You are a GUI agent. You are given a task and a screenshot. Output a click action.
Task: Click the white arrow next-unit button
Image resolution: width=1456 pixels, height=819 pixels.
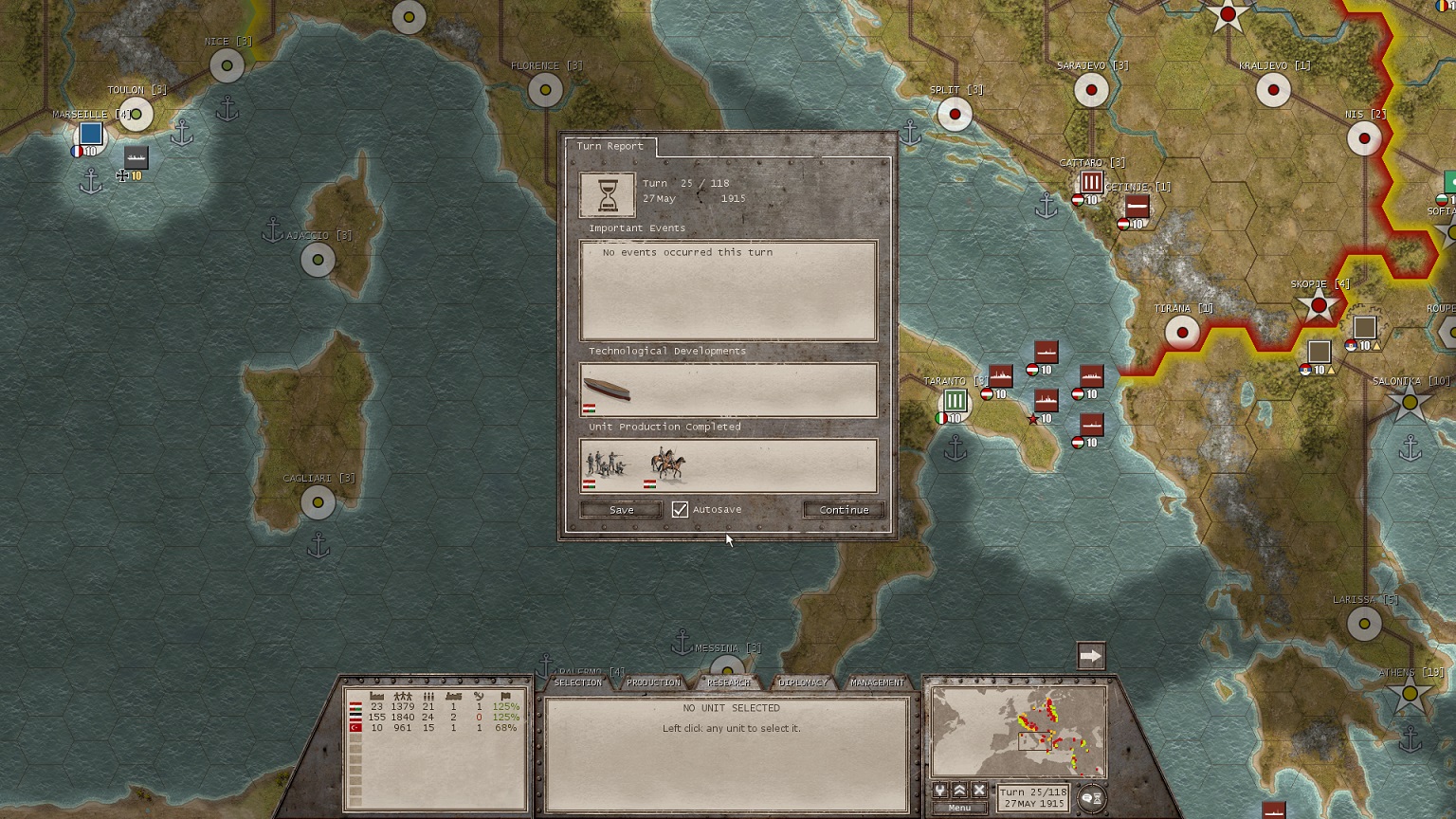tap(1091, 656)
